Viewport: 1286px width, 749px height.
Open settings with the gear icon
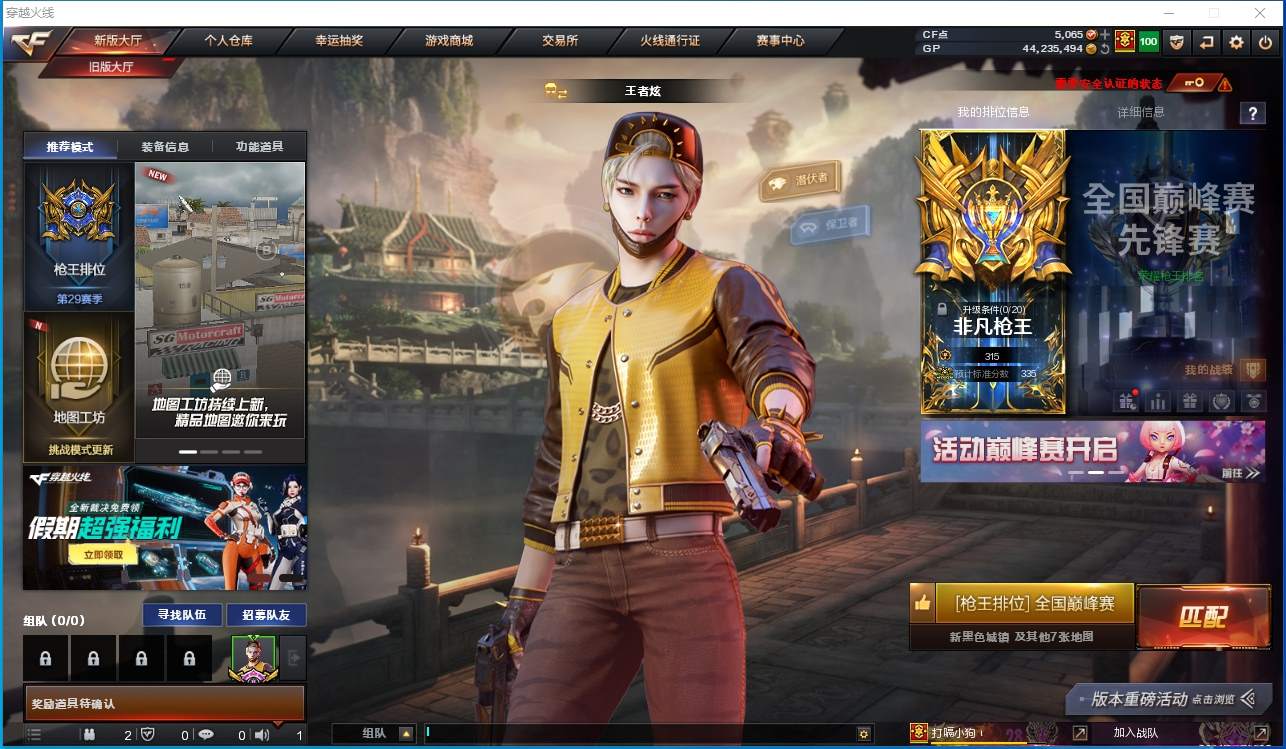click(1237, 42)
